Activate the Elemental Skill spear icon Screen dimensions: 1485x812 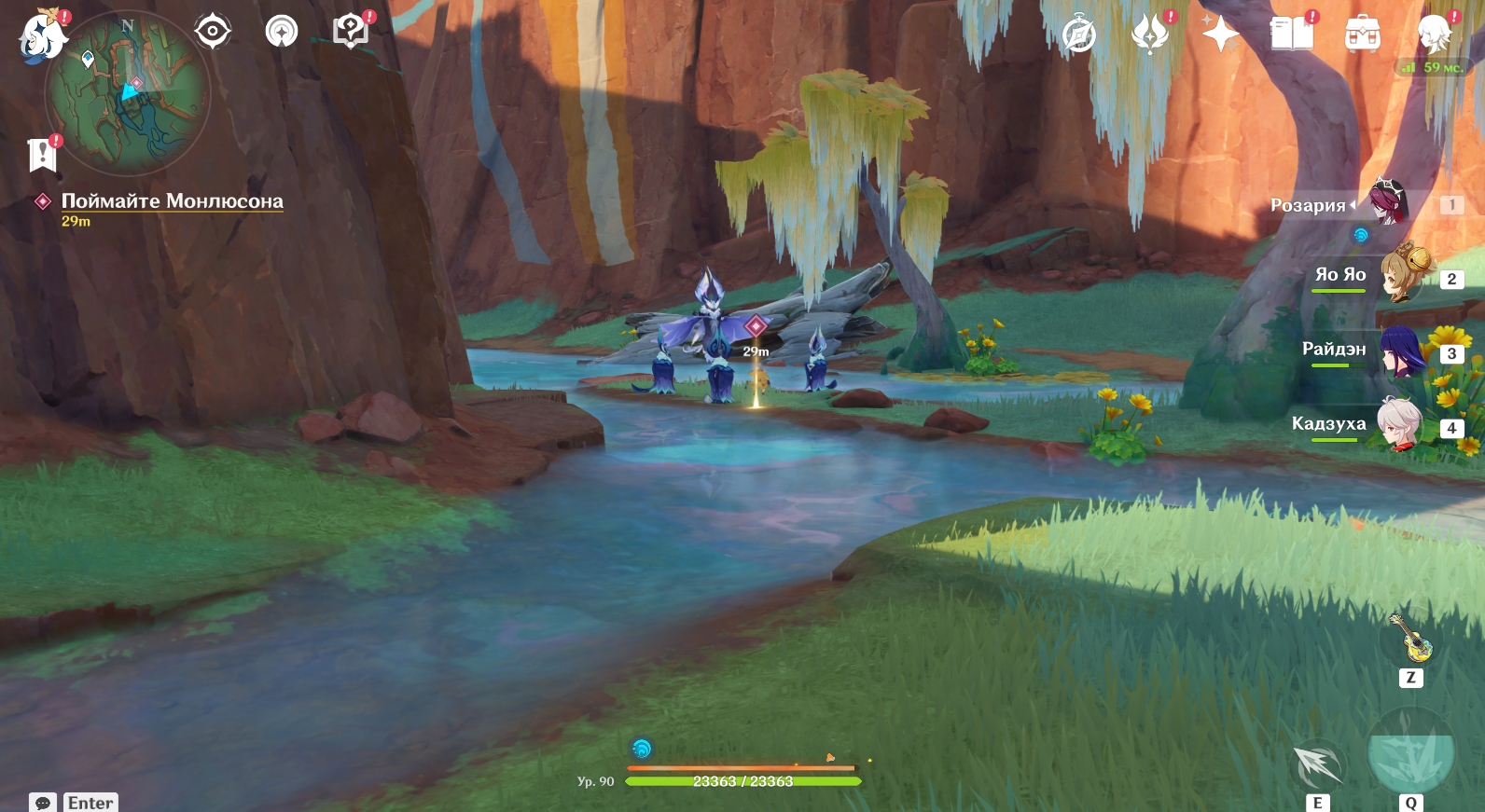1318,766
